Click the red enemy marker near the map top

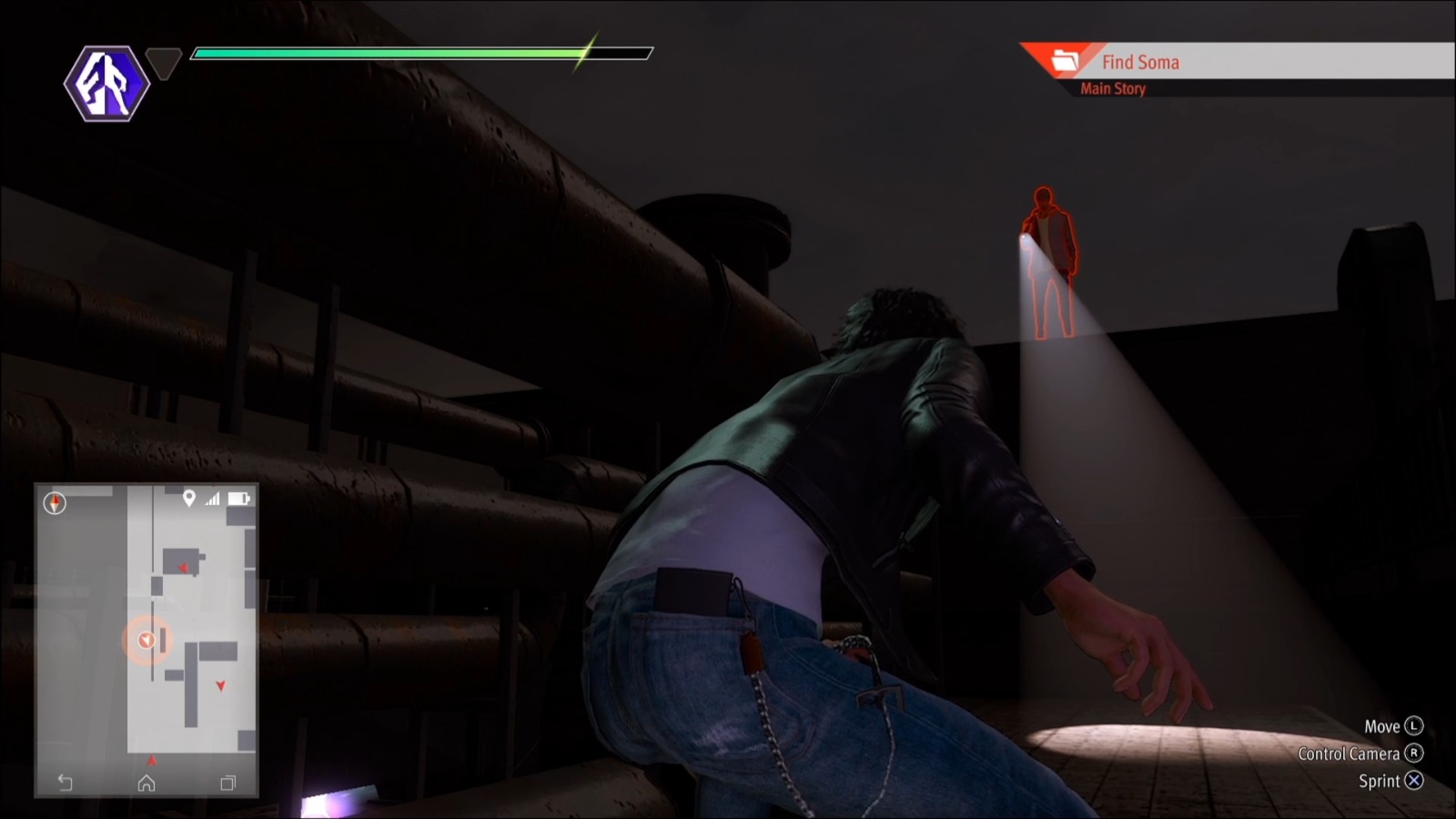[x=184, y=568]
